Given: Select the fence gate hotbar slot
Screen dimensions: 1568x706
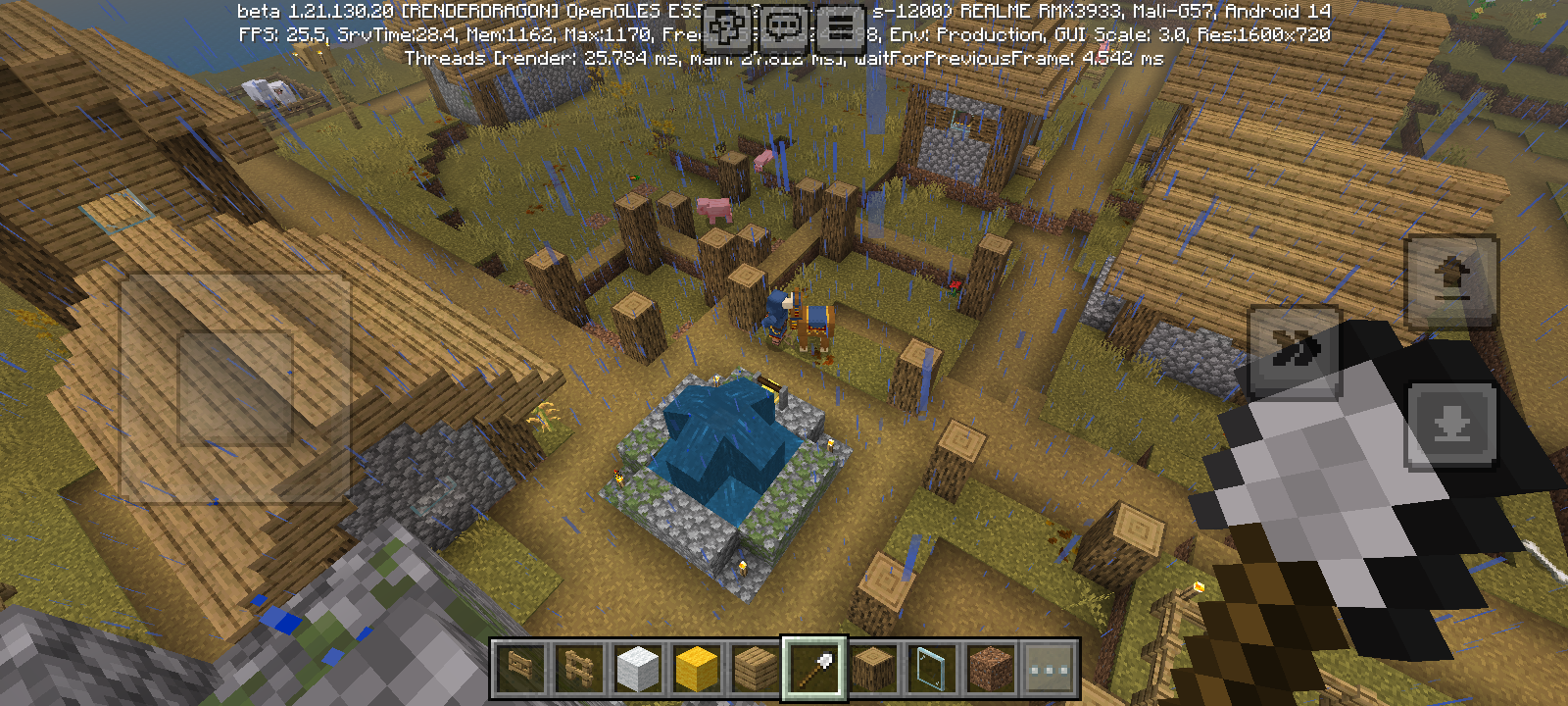Looking at the screenshot, I should [x=520, y=669].
